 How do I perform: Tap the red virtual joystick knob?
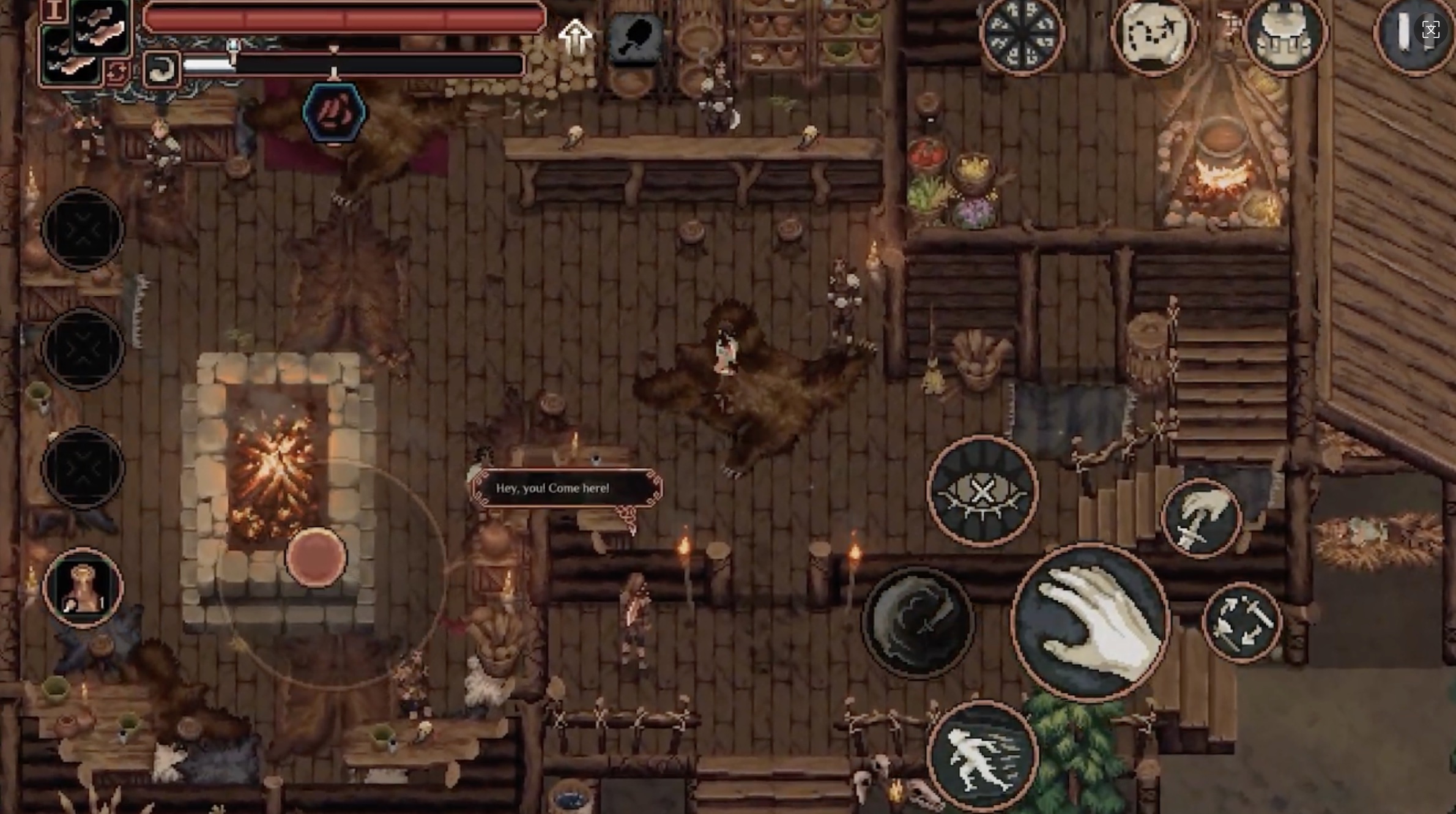pyautogui.click(x=316, y=557)
